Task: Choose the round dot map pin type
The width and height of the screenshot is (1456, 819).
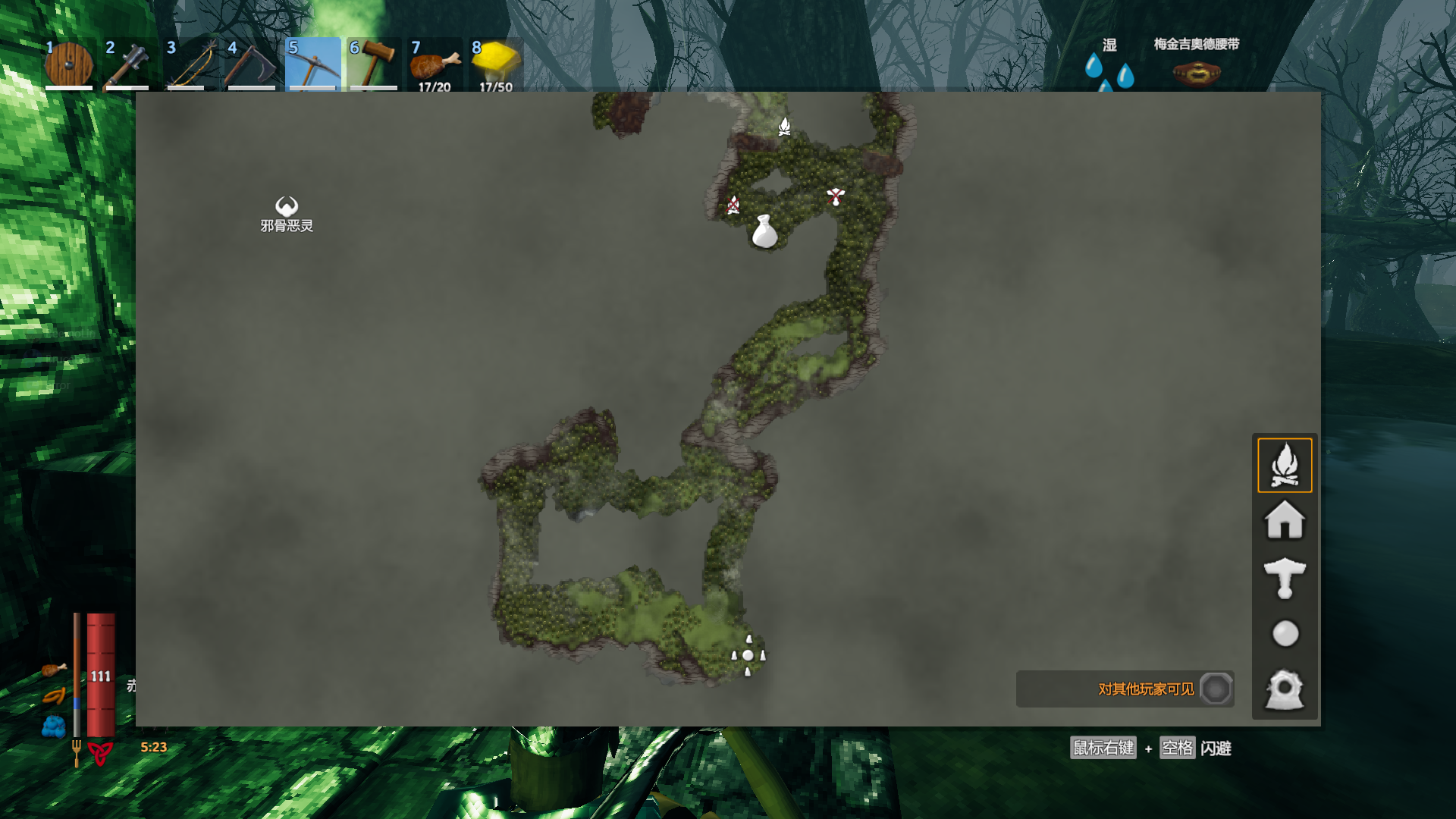Action: click(1285, 634)
